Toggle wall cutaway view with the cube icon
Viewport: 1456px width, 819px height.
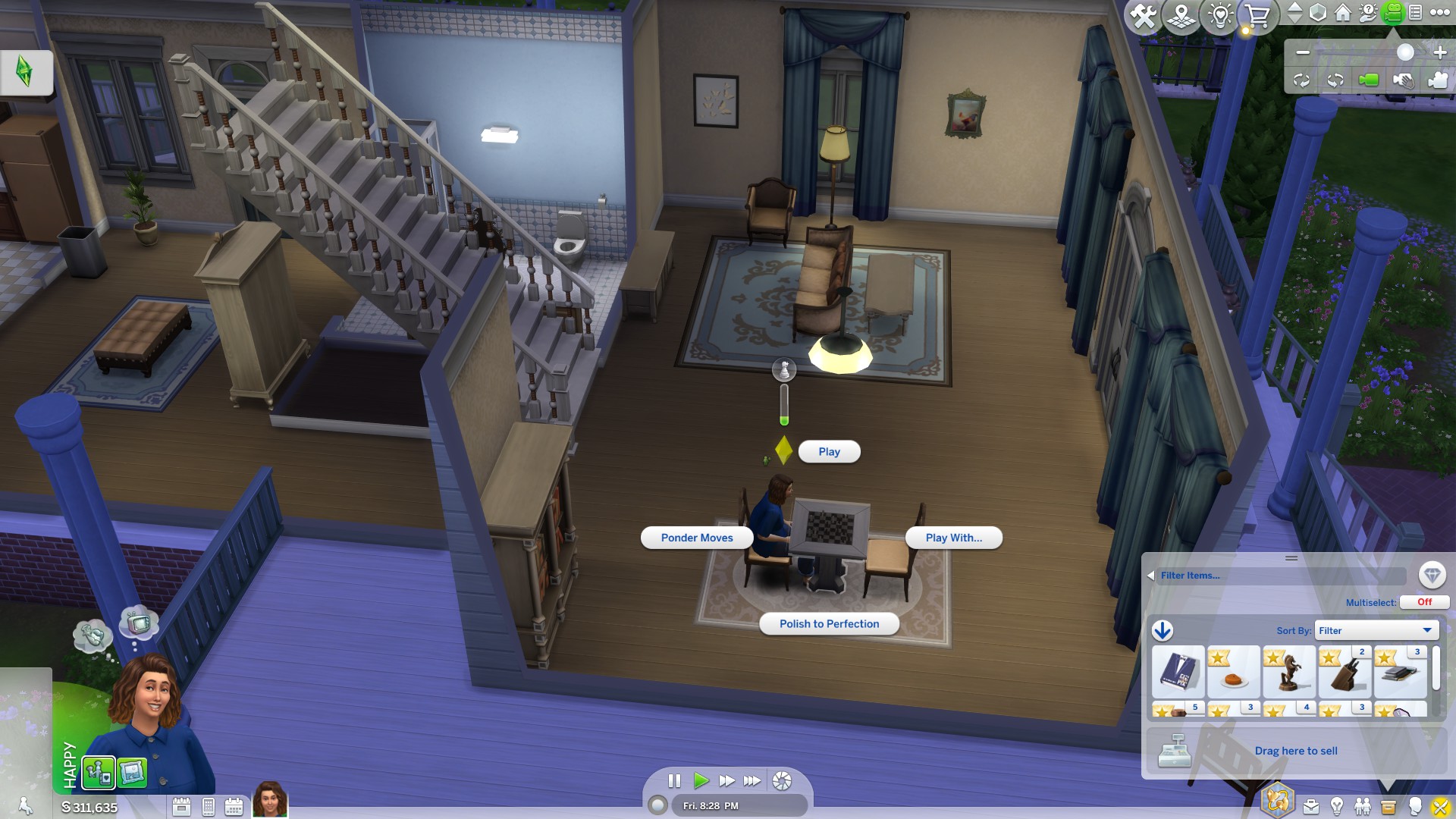pos(1317,14)
